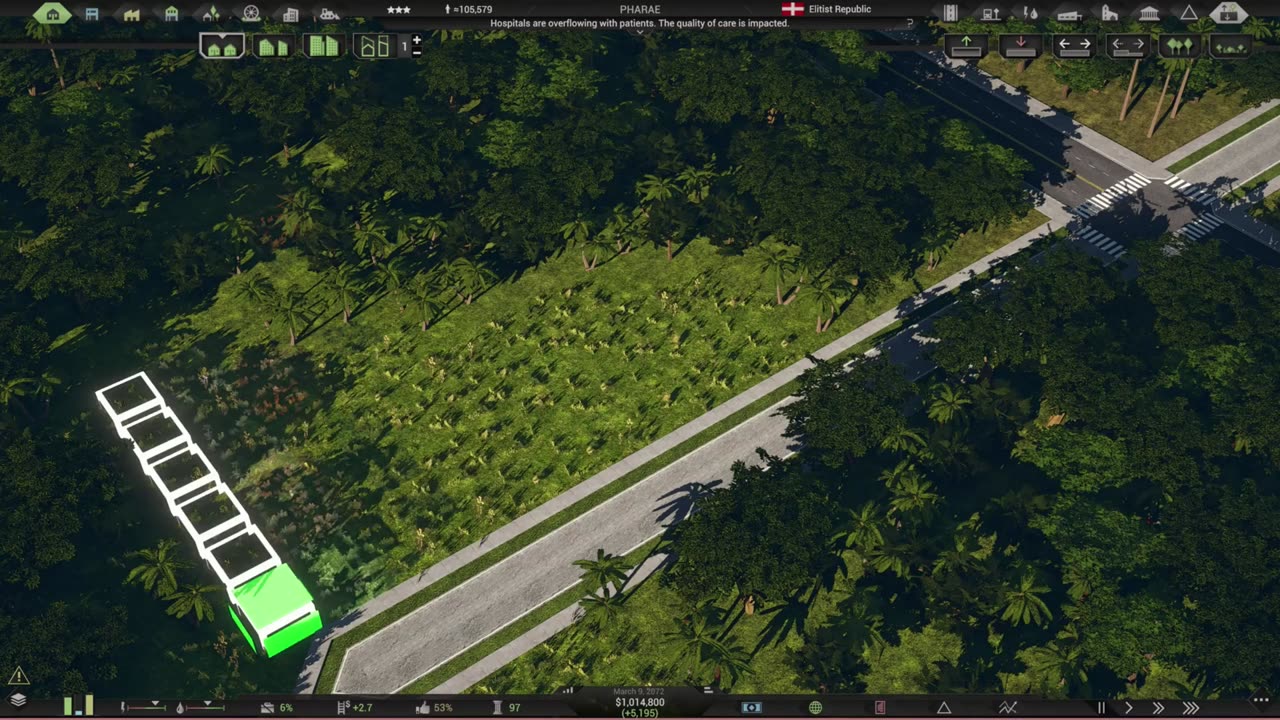Set the fastest game speed
The image size is (1280, 720).
tap(1191, 708)
